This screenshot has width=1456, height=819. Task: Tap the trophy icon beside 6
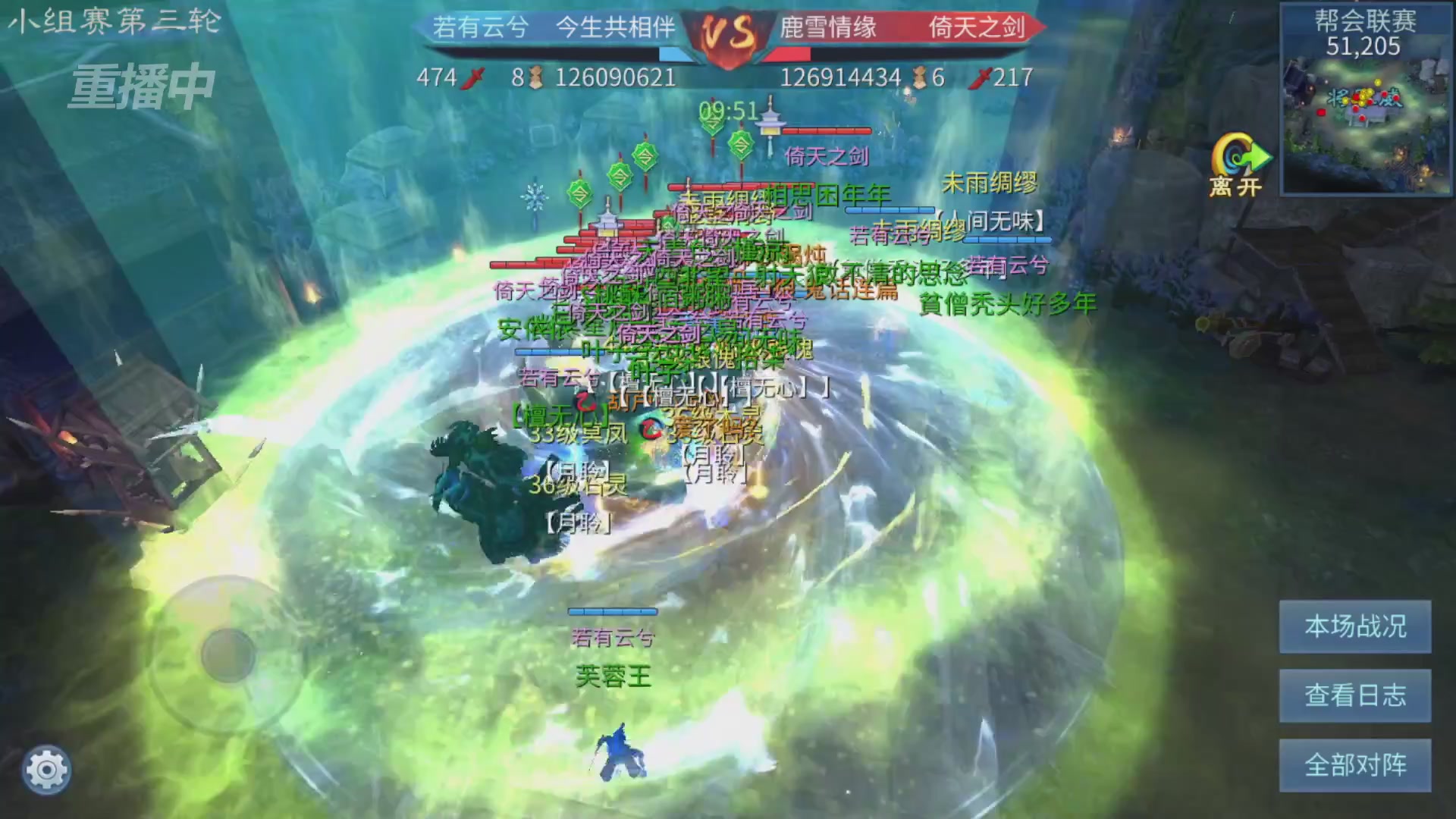(x=920, y=77)
